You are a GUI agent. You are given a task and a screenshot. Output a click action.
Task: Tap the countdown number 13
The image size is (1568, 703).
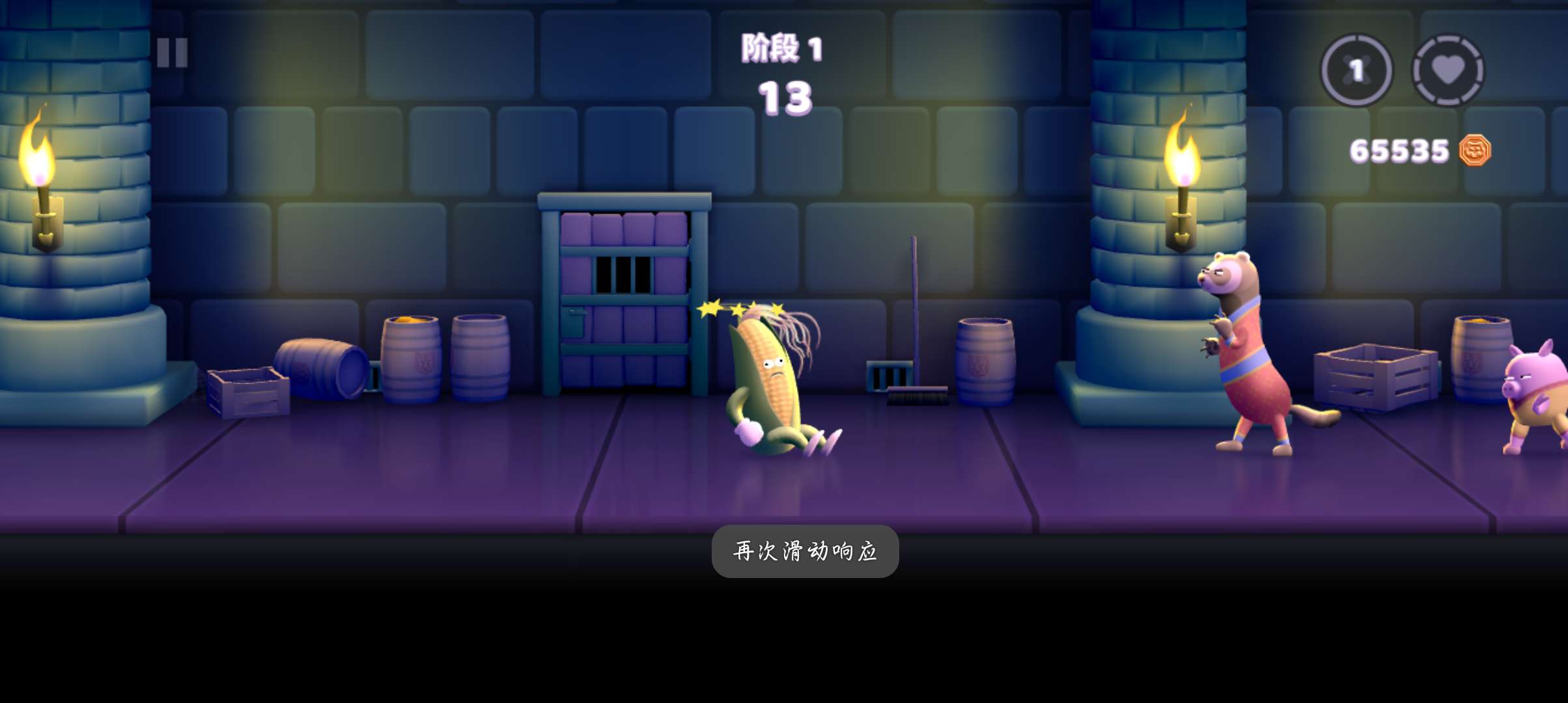click(x=785, y=100)
